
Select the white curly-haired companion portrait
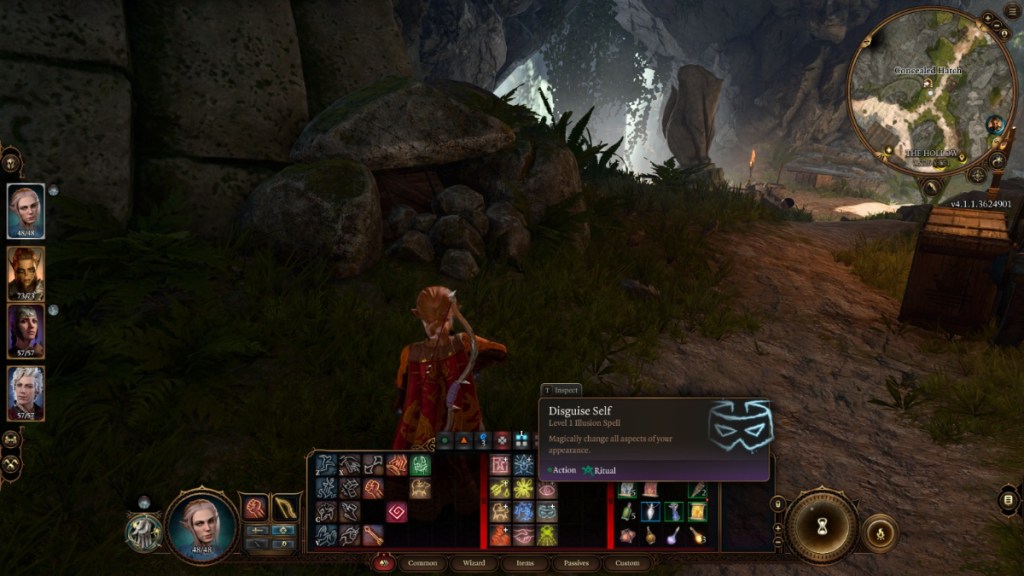26,392
